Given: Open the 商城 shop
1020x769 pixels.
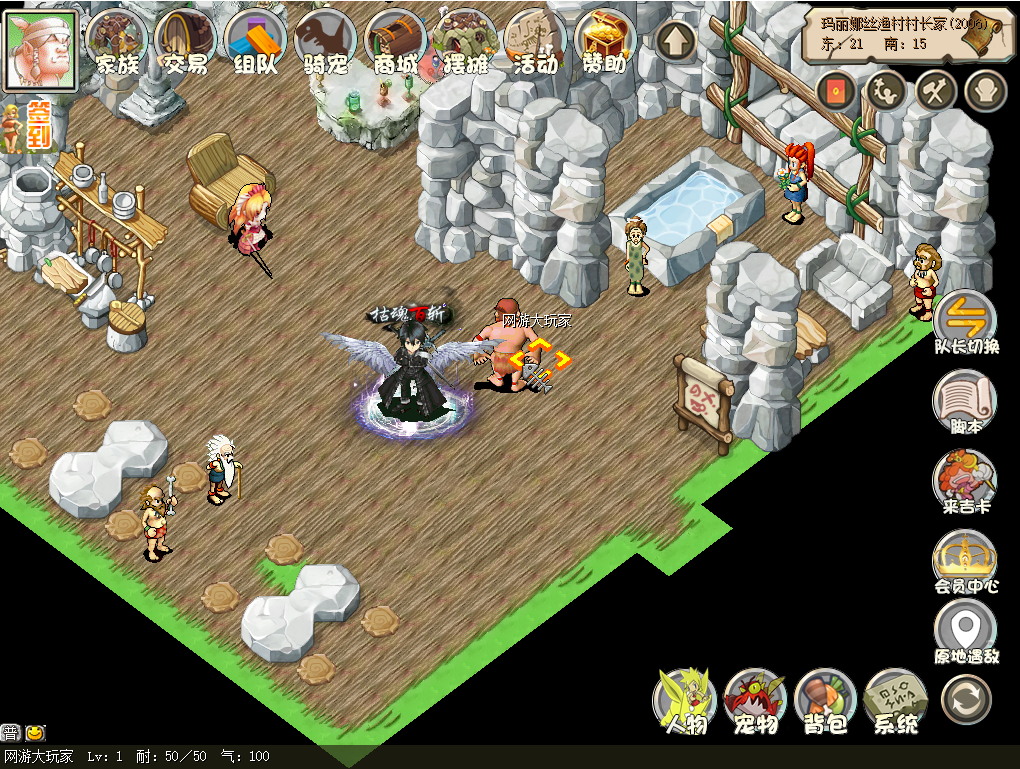Looking at the screenshot, I should (x=396, y=42).
